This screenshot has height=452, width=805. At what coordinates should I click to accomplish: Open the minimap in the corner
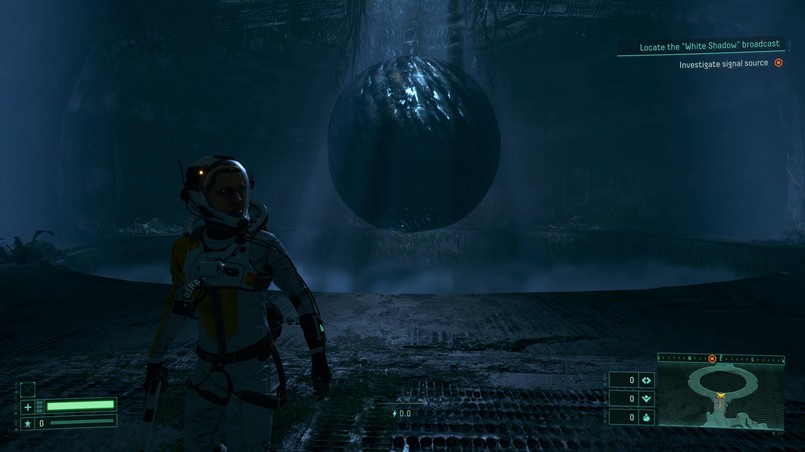coord(720,397)
